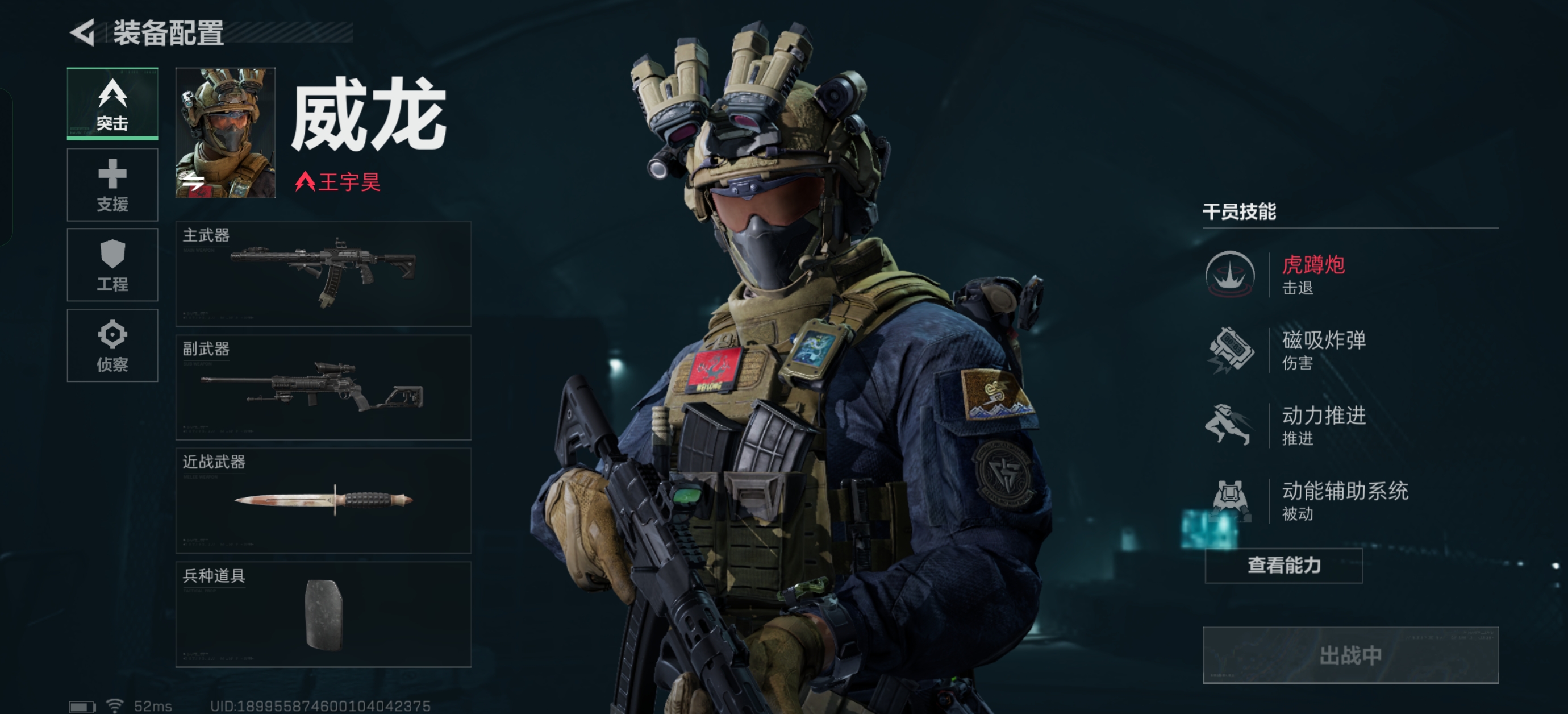Open the 侦察 class tab

tap(112, 346)
